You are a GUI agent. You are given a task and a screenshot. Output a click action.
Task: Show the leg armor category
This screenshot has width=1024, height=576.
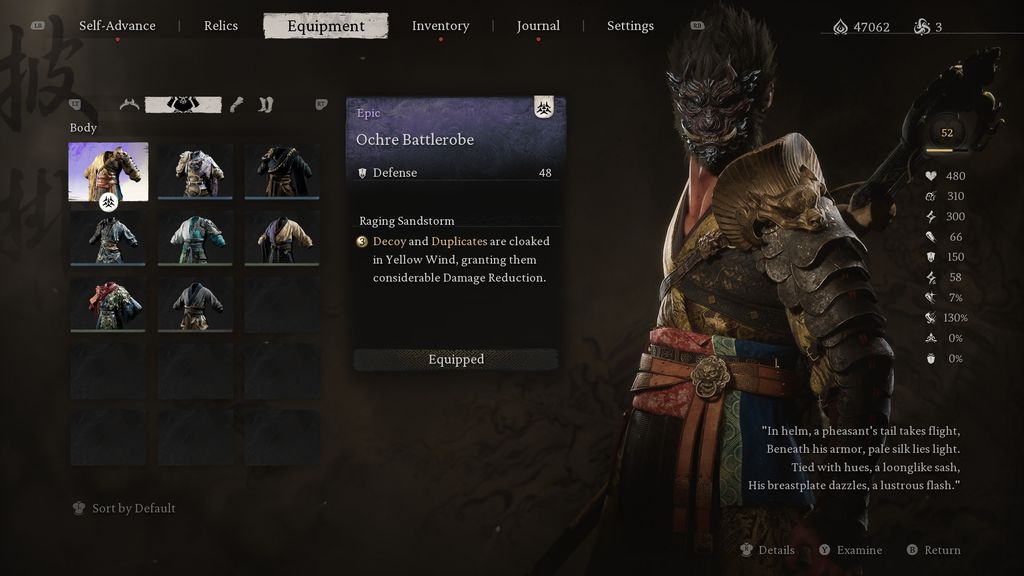click(x=265, y=104)
